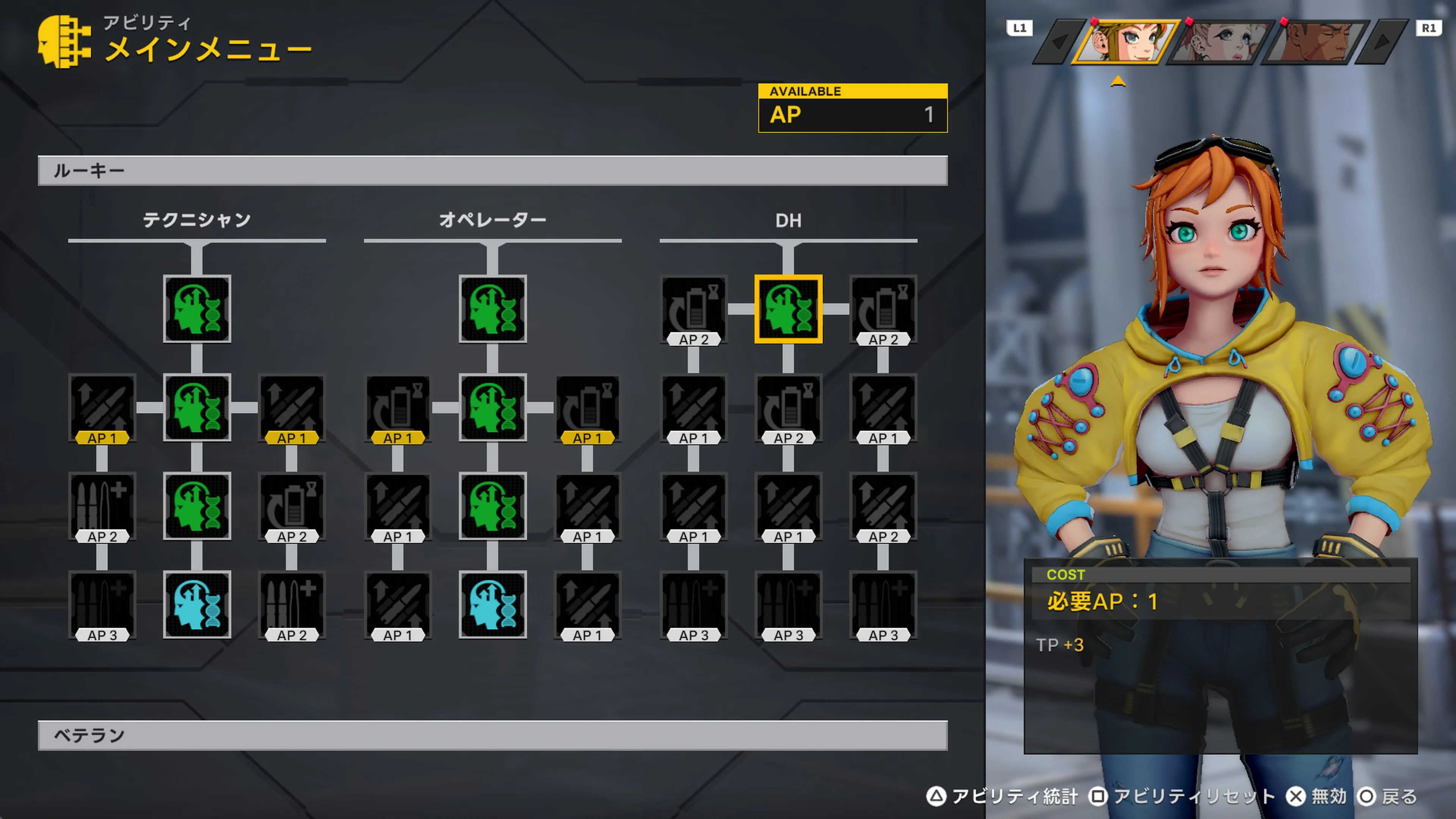Click the AP 3 bullet capacity icon under テクニシャン
The height and width of the screenshot is (819, 1456).
[x=102, y=606]
